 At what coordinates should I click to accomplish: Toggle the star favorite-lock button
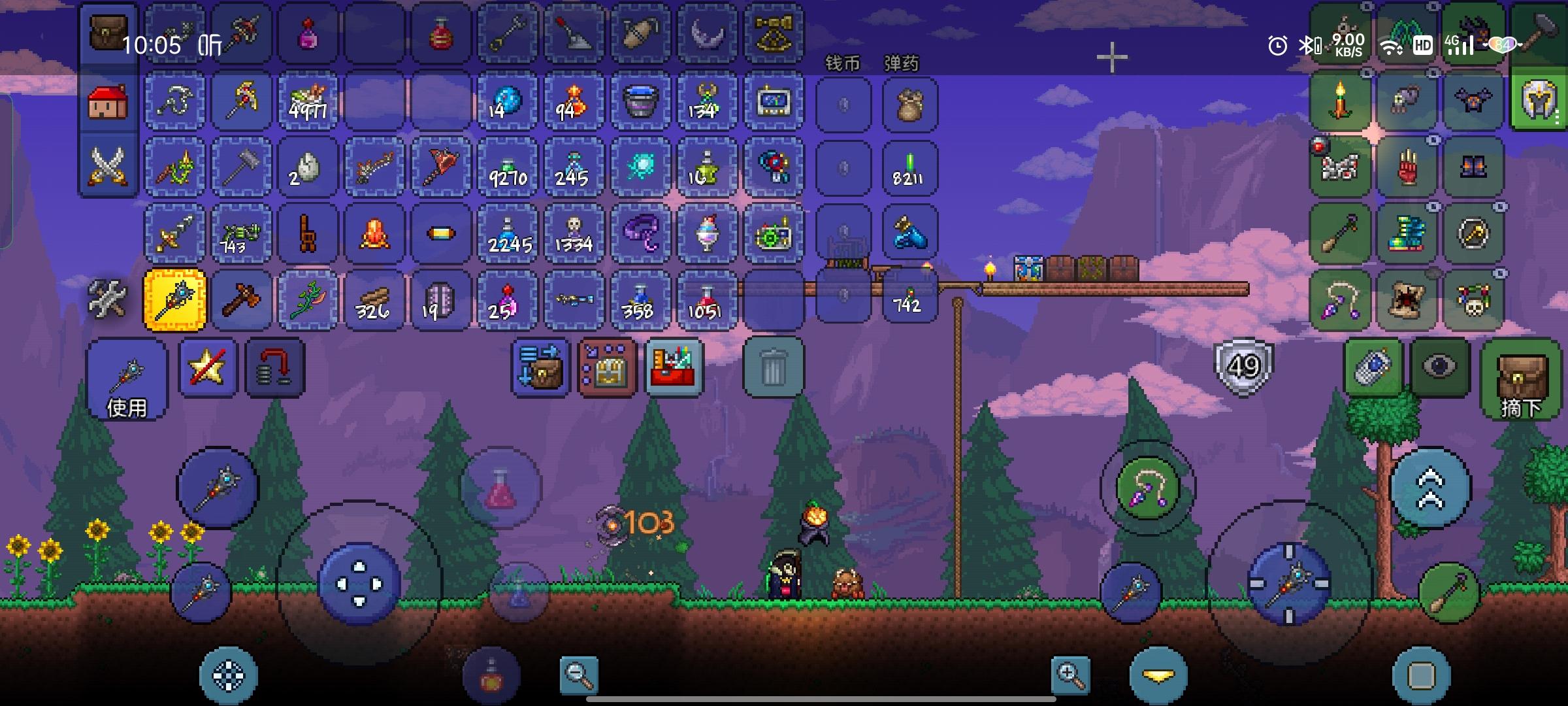click(208, 367)
